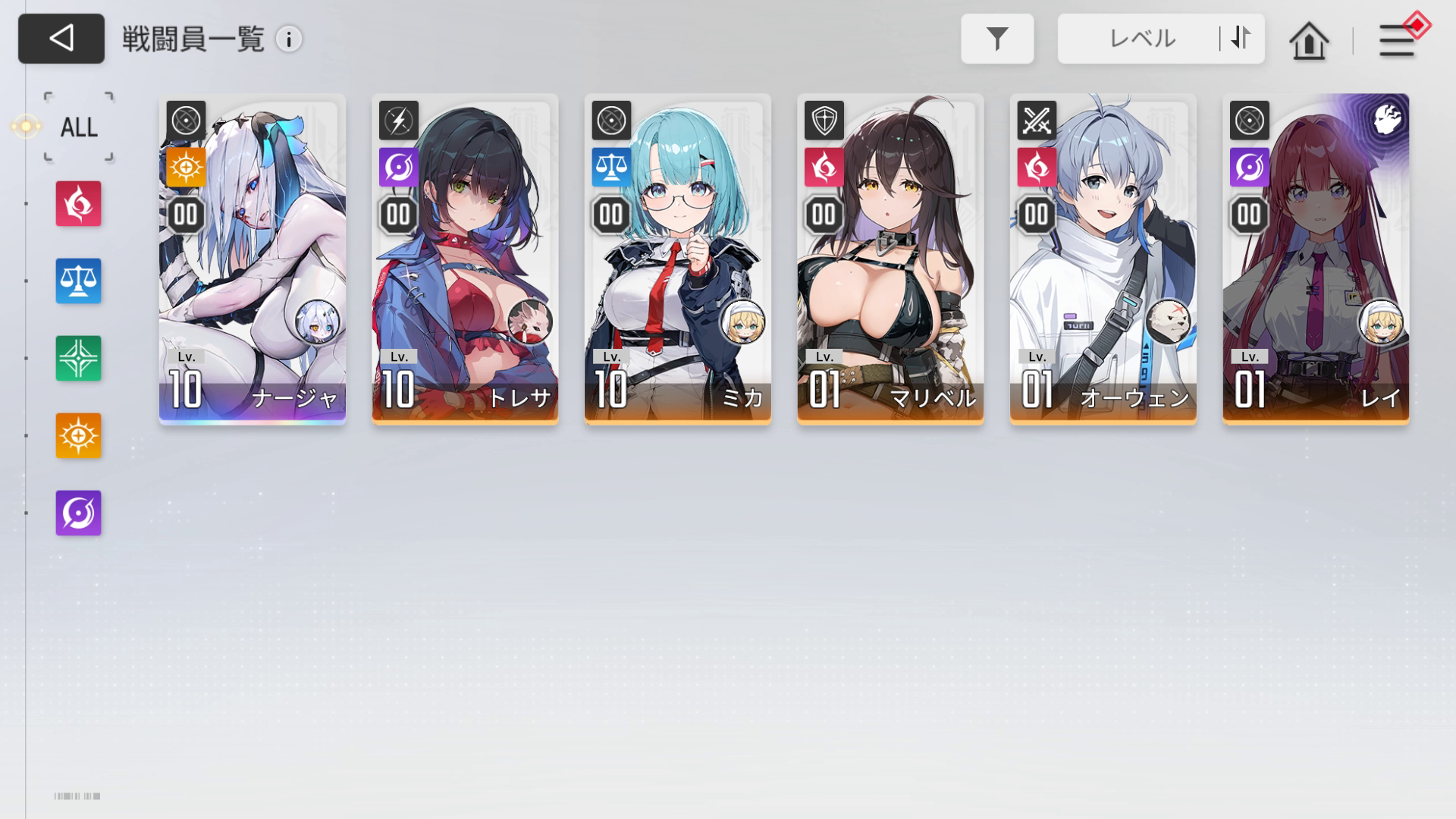Select the オーウェン character card

[x=1103, y=258]
